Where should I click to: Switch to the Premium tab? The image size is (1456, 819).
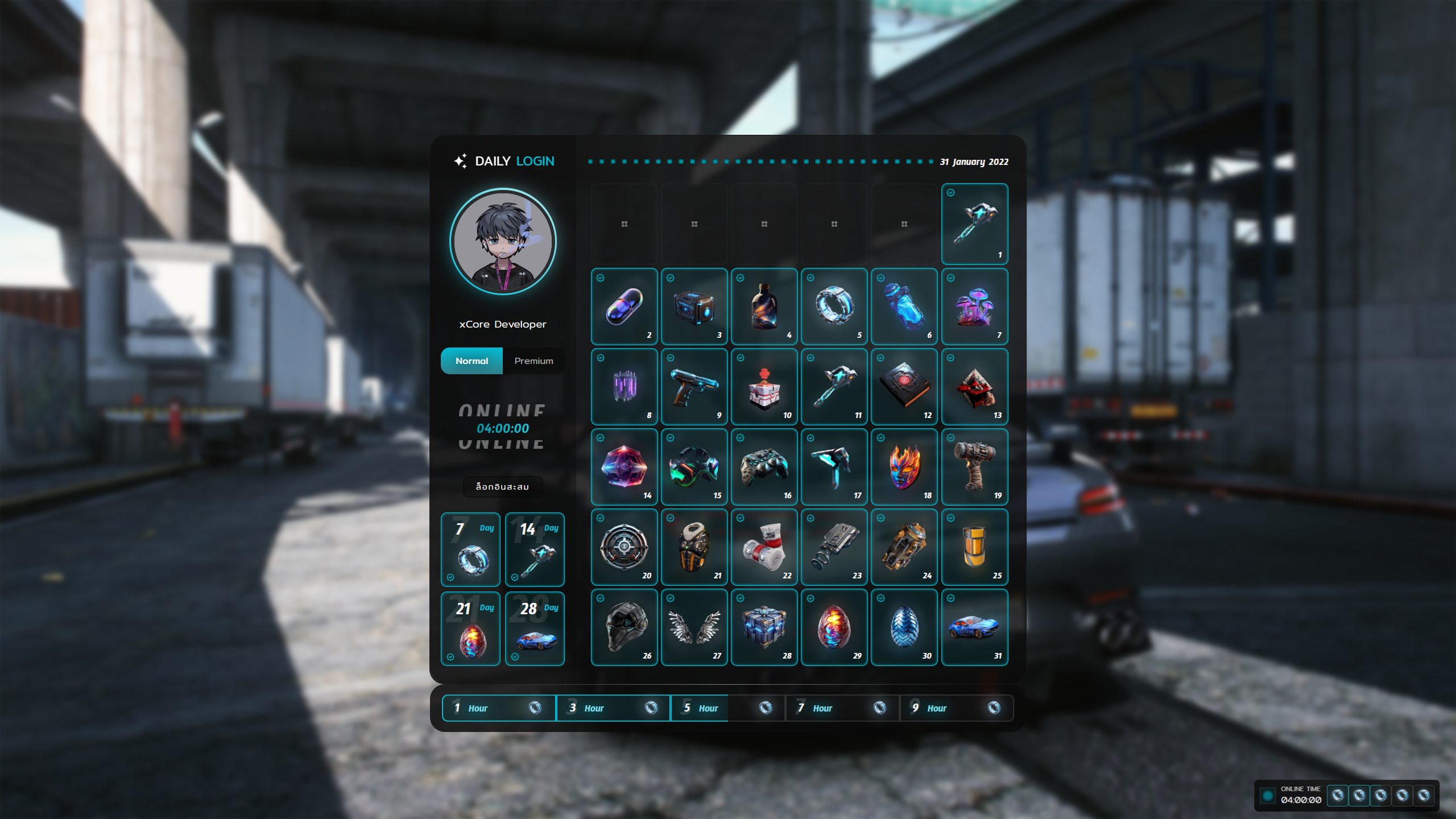pos(533,361)
